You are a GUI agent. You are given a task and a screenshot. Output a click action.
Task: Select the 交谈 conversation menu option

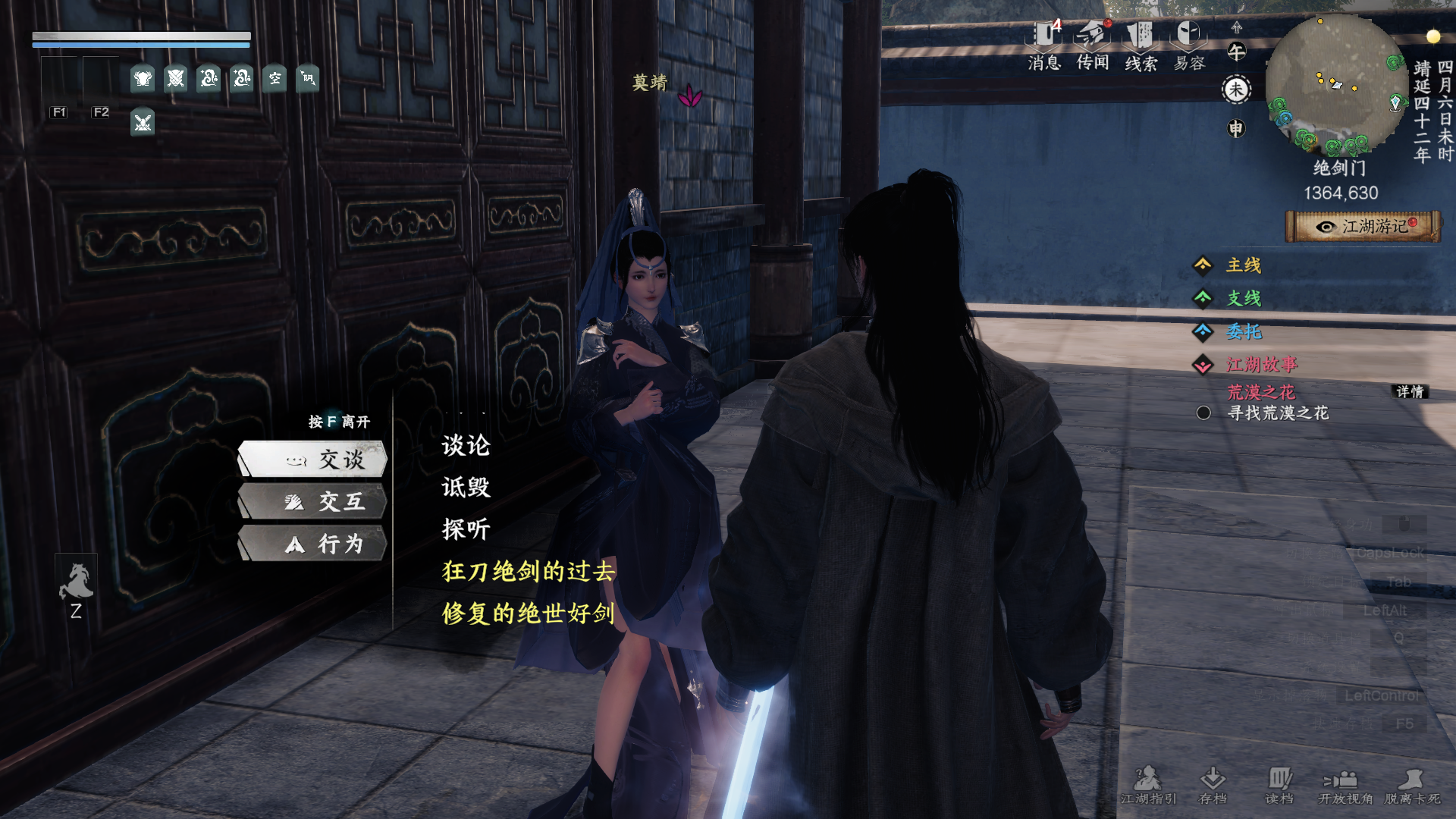coord(326,460)
